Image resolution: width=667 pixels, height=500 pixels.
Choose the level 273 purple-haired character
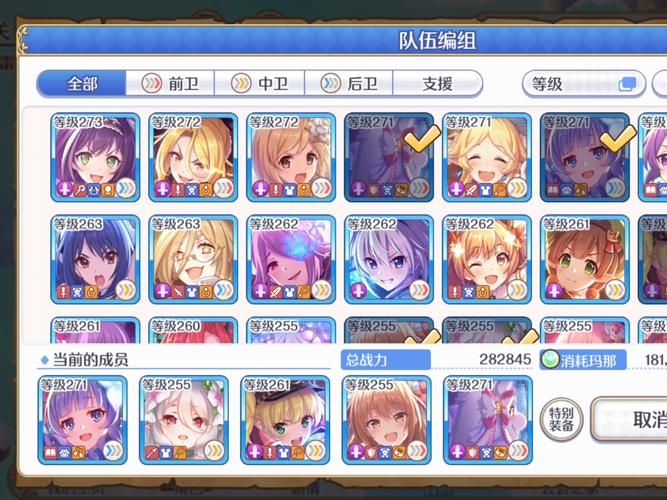coord(94,158)
